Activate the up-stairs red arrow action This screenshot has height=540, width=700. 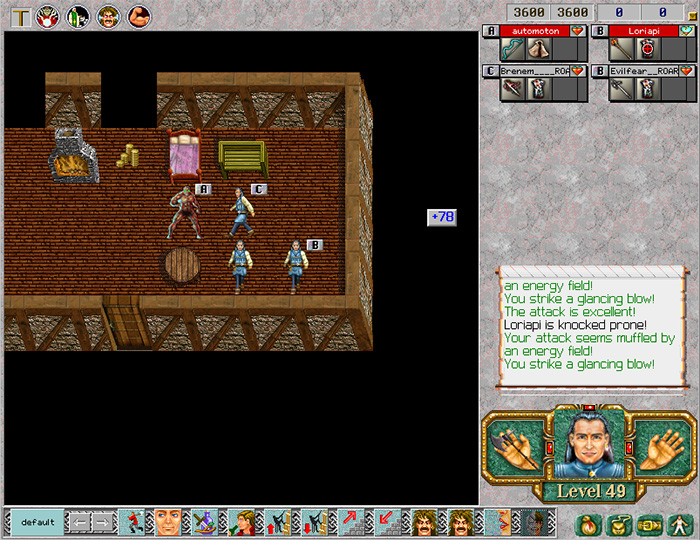coord(352,522)
